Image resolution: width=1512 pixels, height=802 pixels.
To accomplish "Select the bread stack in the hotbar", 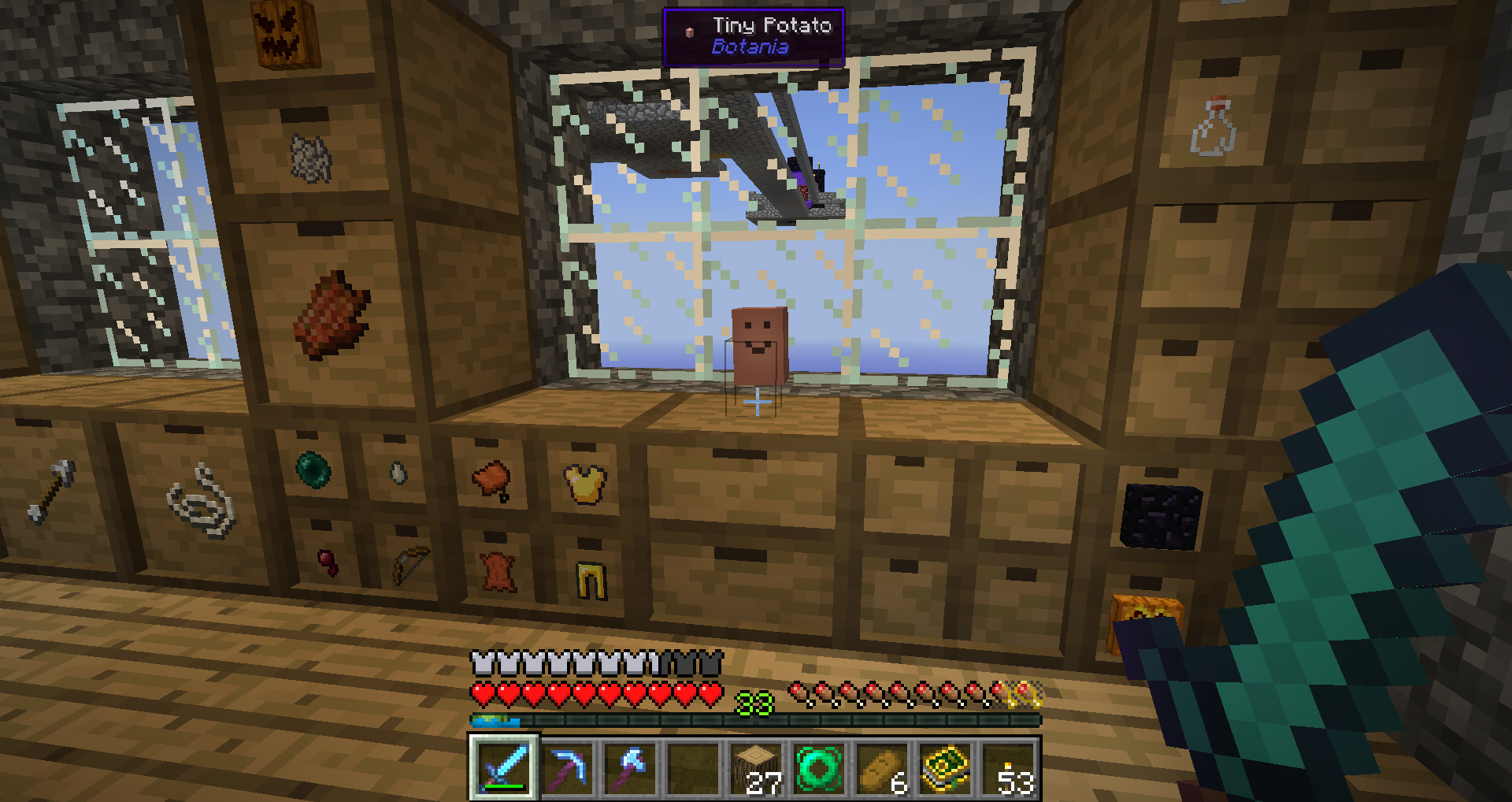I will (882, 768).
